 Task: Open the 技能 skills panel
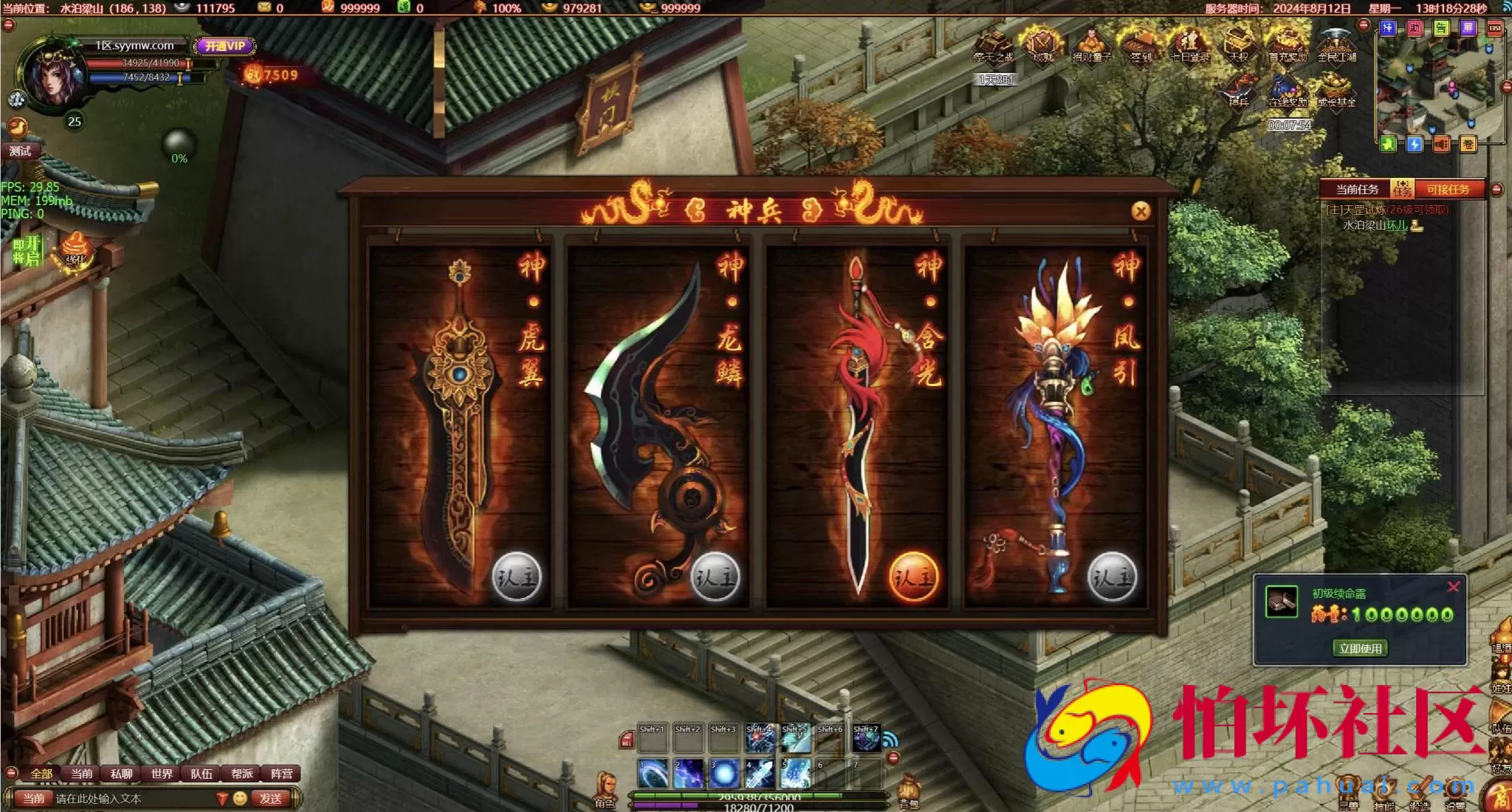click(1384, 788)
